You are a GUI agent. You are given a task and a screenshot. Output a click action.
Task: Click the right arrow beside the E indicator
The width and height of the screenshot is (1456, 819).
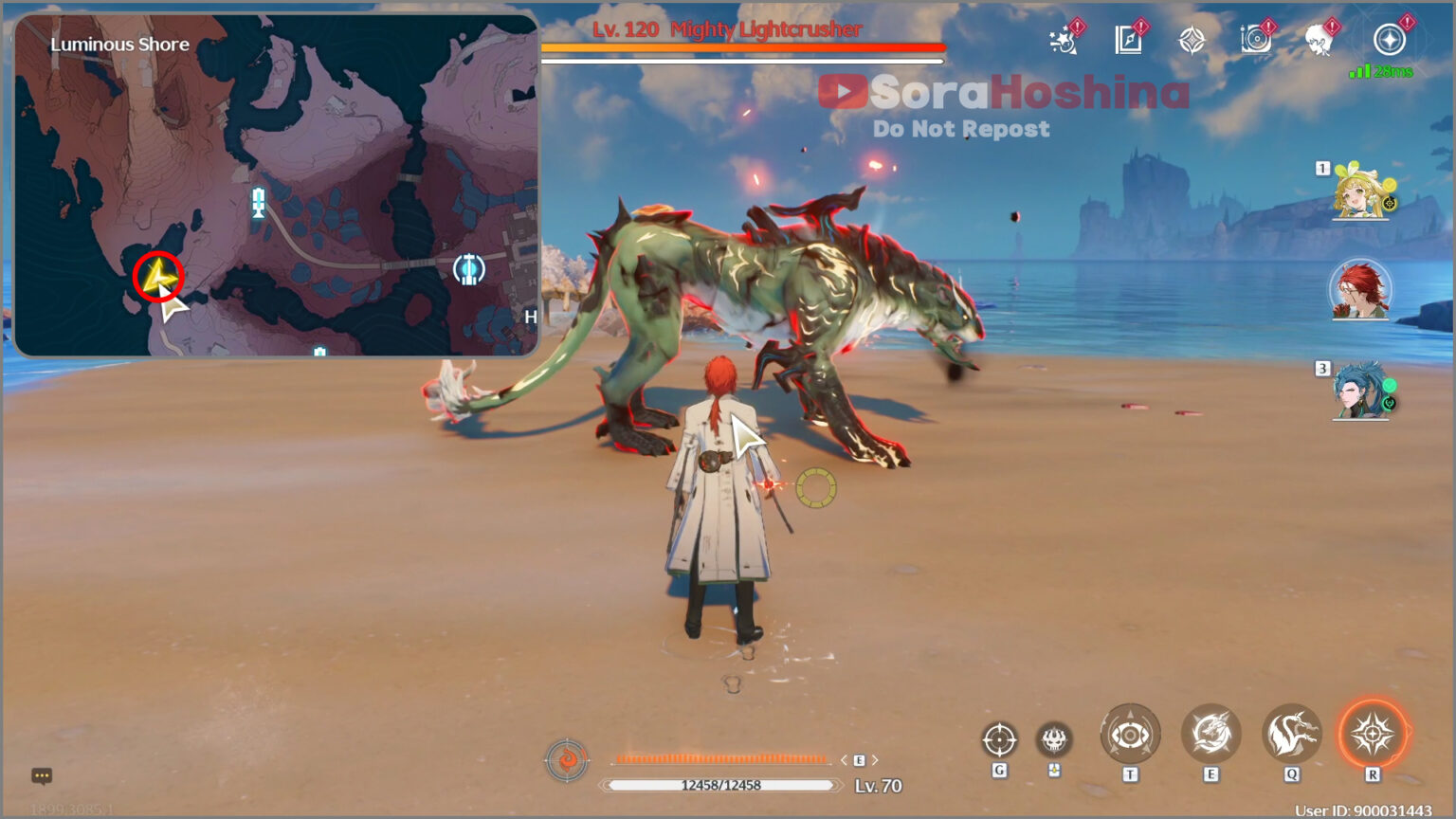[x=874, y=759]
